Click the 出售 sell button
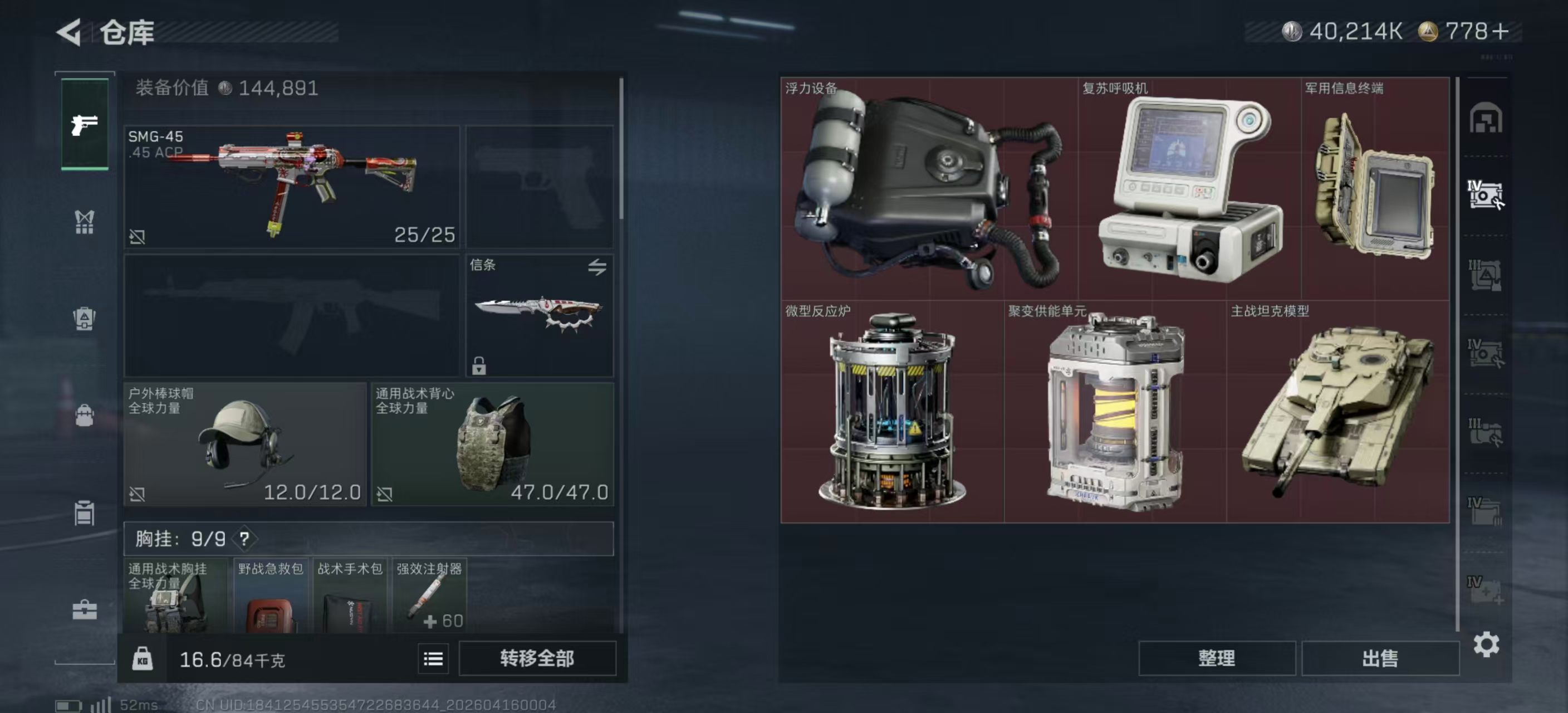1568x713 pixels. tap(1380, 658)
